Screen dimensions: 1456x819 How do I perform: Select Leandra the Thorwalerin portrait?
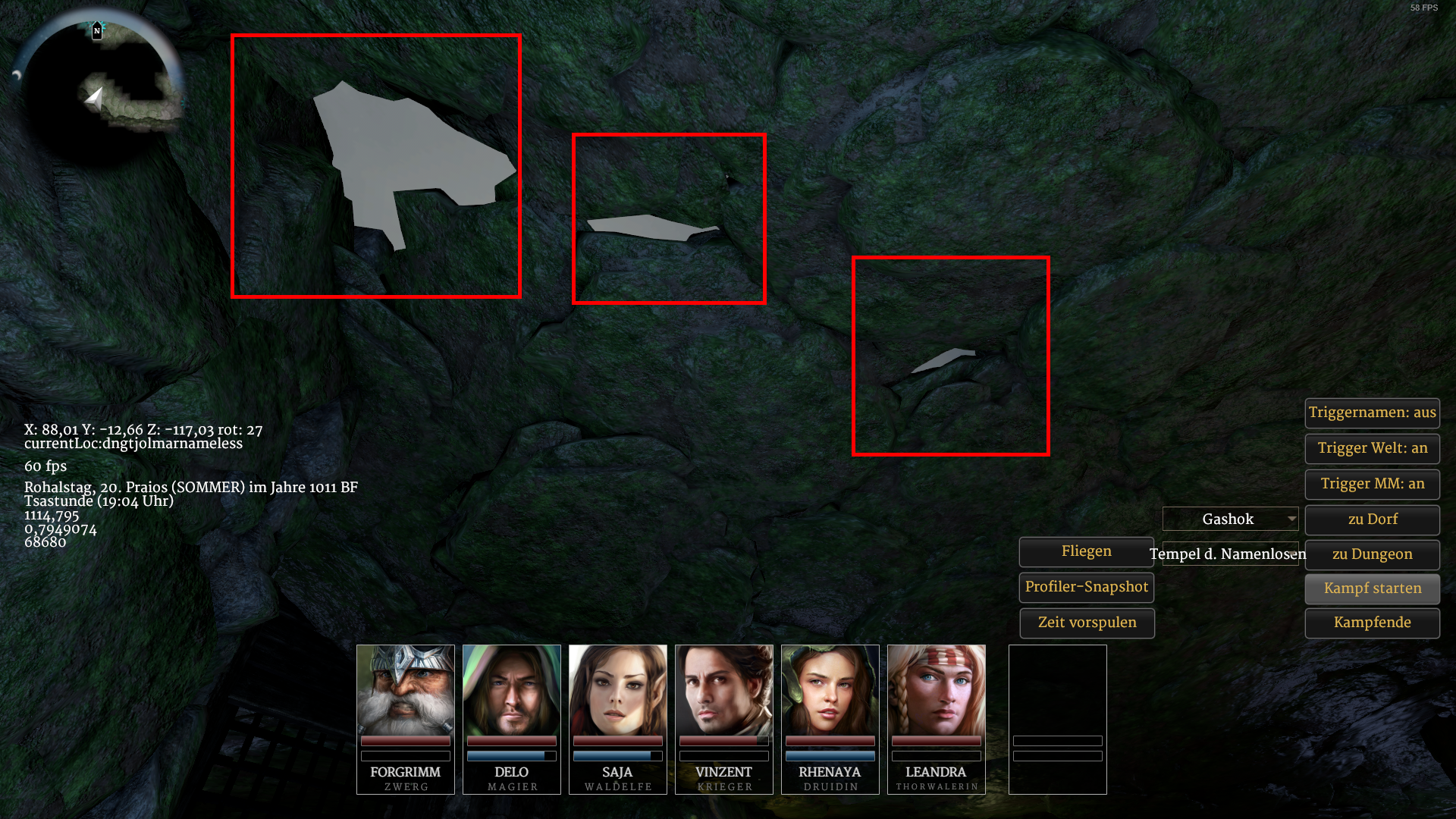click(937, 690)
